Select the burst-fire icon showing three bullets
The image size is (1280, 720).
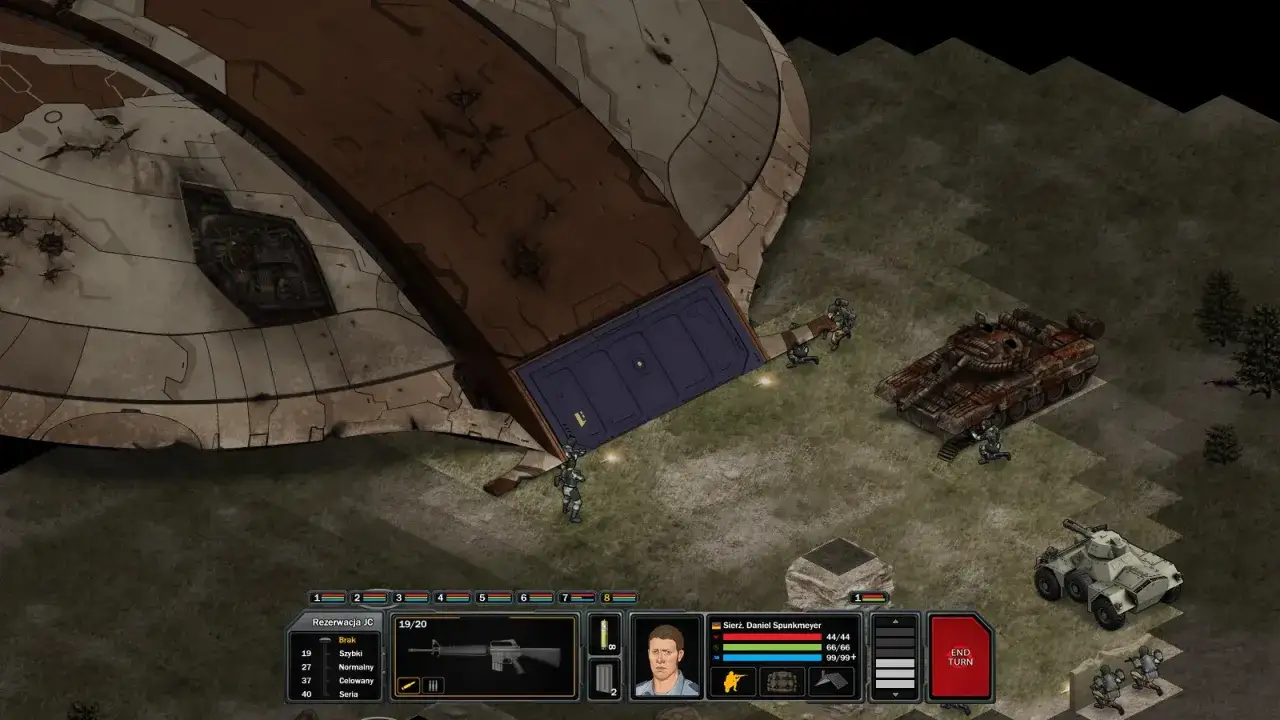tap(432, 685)
